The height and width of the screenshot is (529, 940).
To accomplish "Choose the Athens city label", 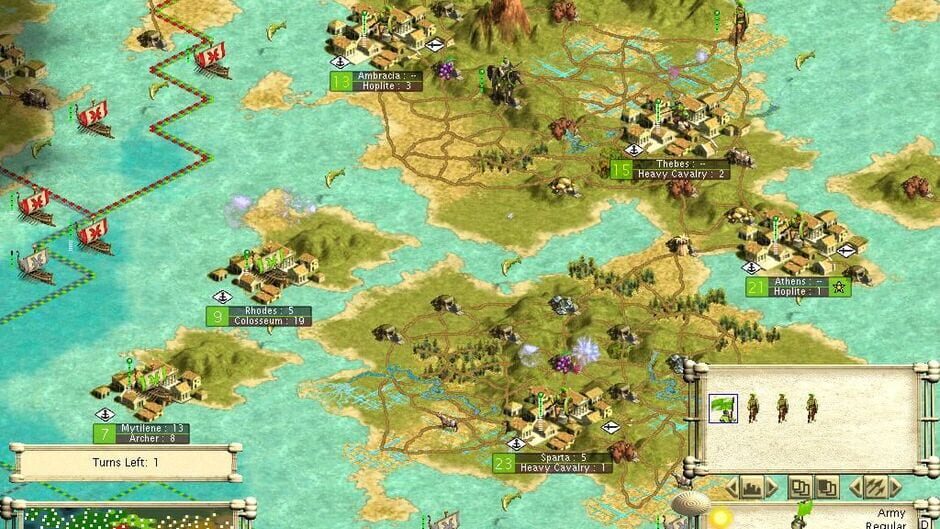I will click(796, 287).
